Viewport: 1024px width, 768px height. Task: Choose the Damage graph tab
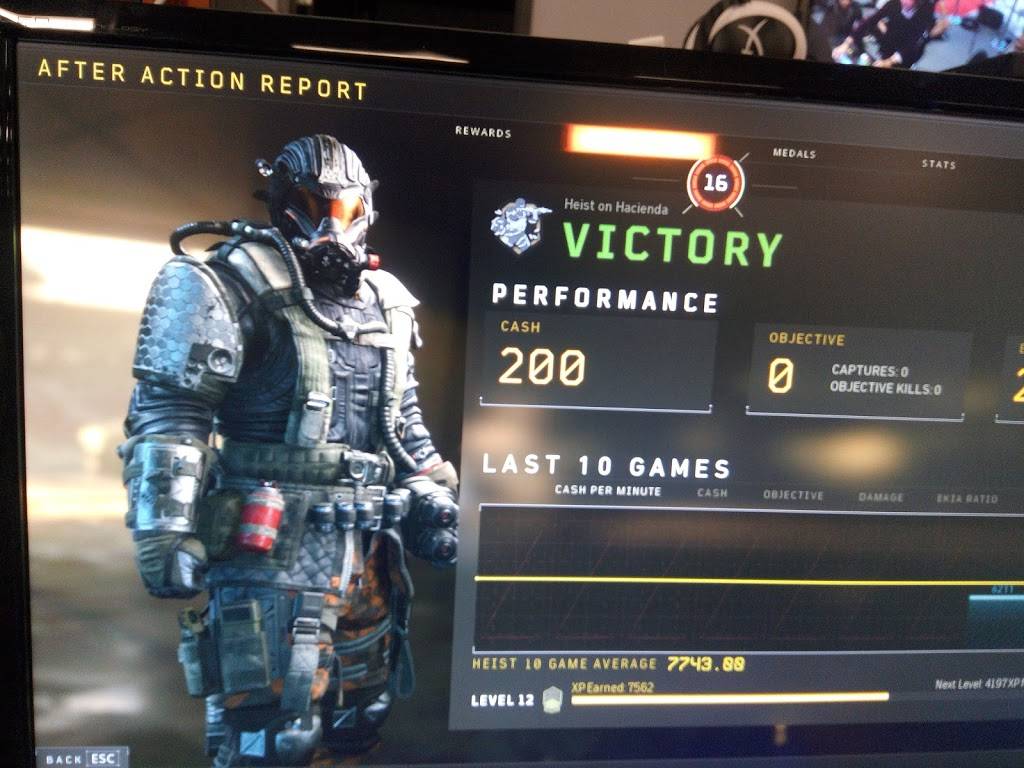[x=880, y=497]
